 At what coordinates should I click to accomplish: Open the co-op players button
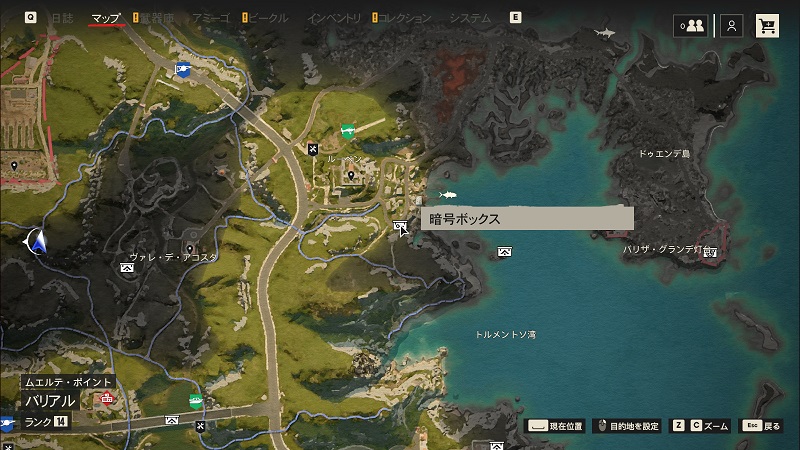pos(690,26)
